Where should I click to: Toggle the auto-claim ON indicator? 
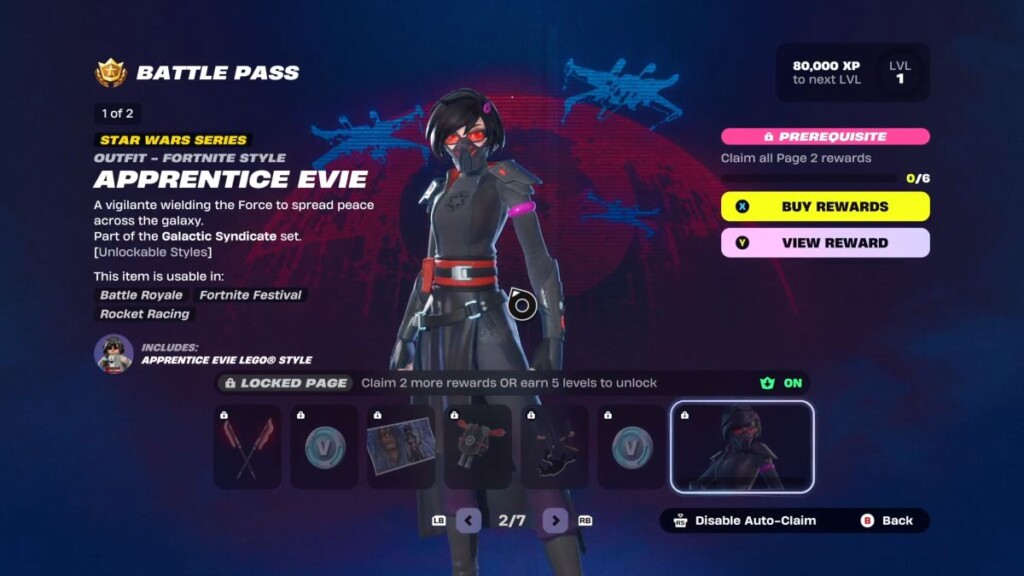click(x=782, y=383)
